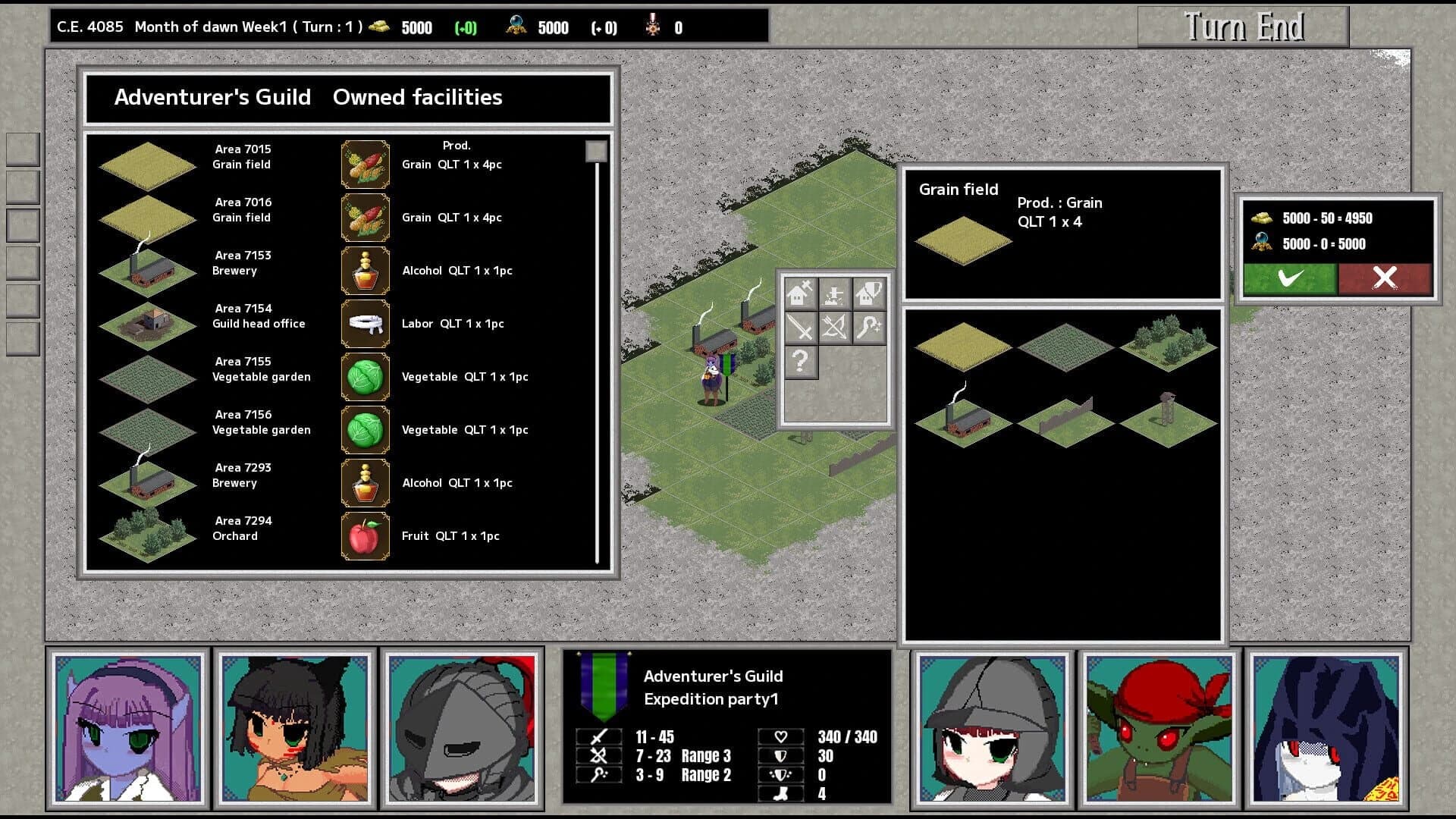Click the Grain product icon for Area 7015
Image resolution: width=1456 pixels, height=819 pixels.
point(366,164)
